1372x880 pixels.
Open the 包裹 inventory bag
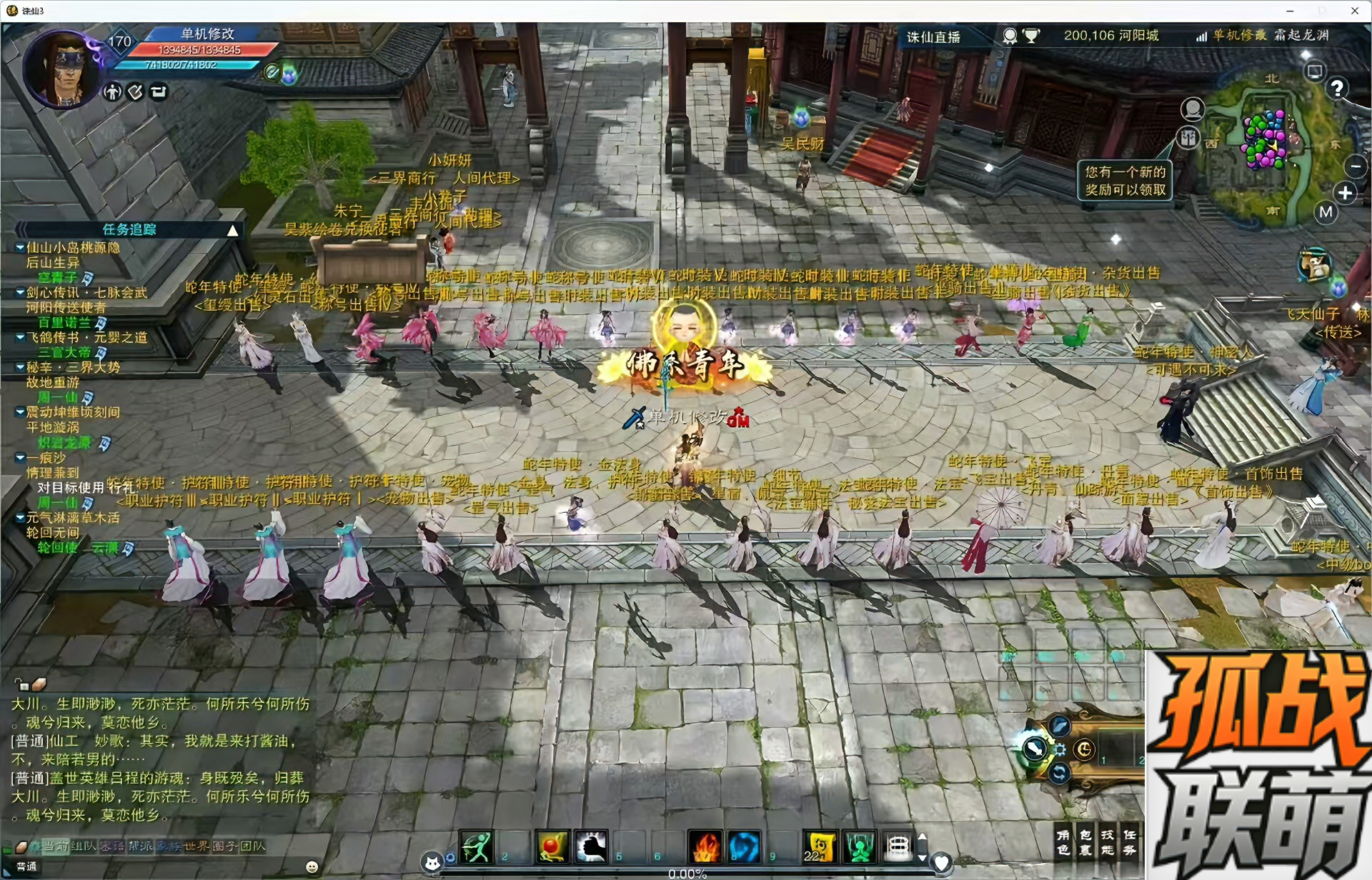(1085, 842)
